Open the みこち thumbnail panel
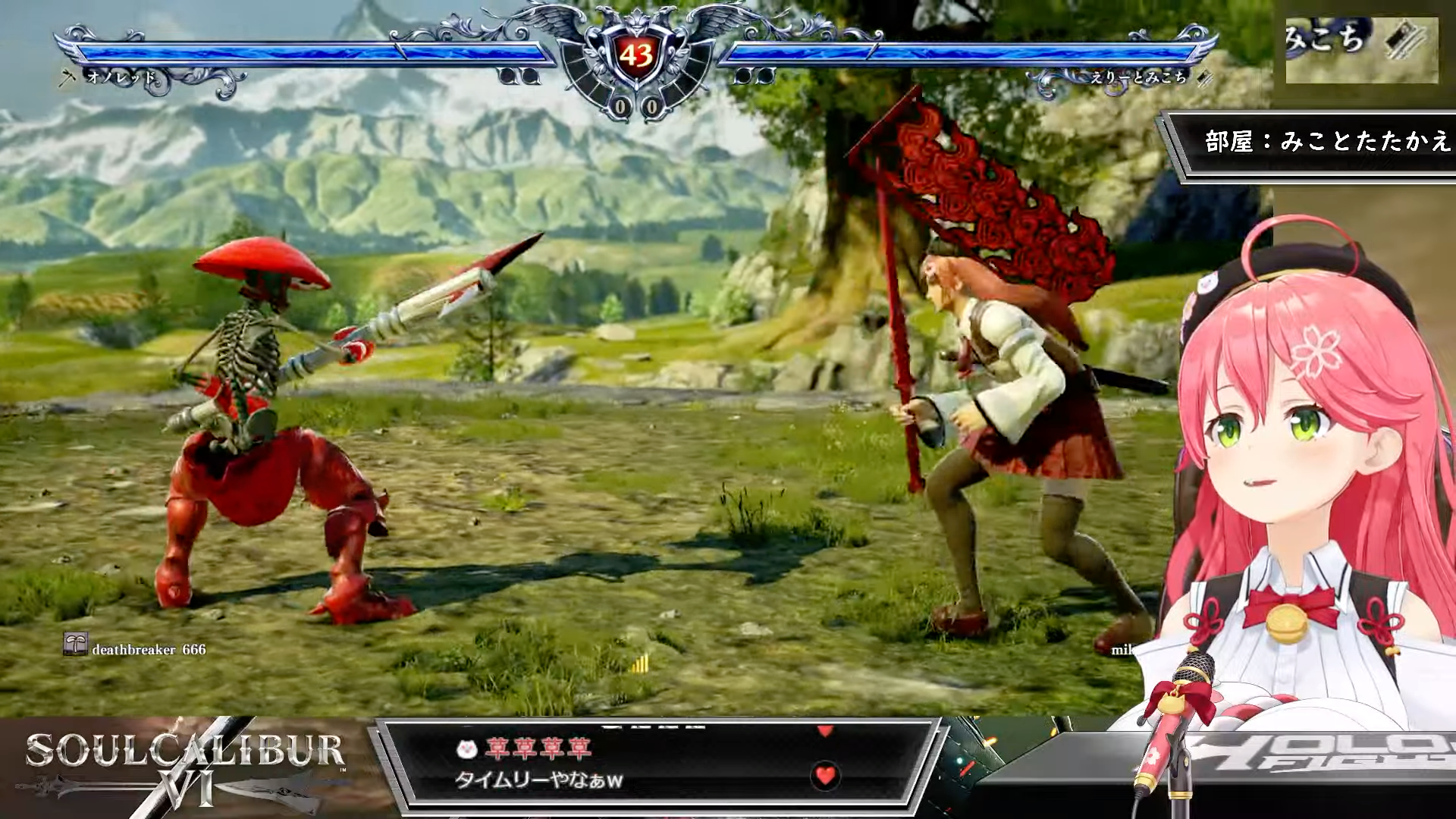The image size is (1456, 819). pyautogui.click(x=1361, y=50)
